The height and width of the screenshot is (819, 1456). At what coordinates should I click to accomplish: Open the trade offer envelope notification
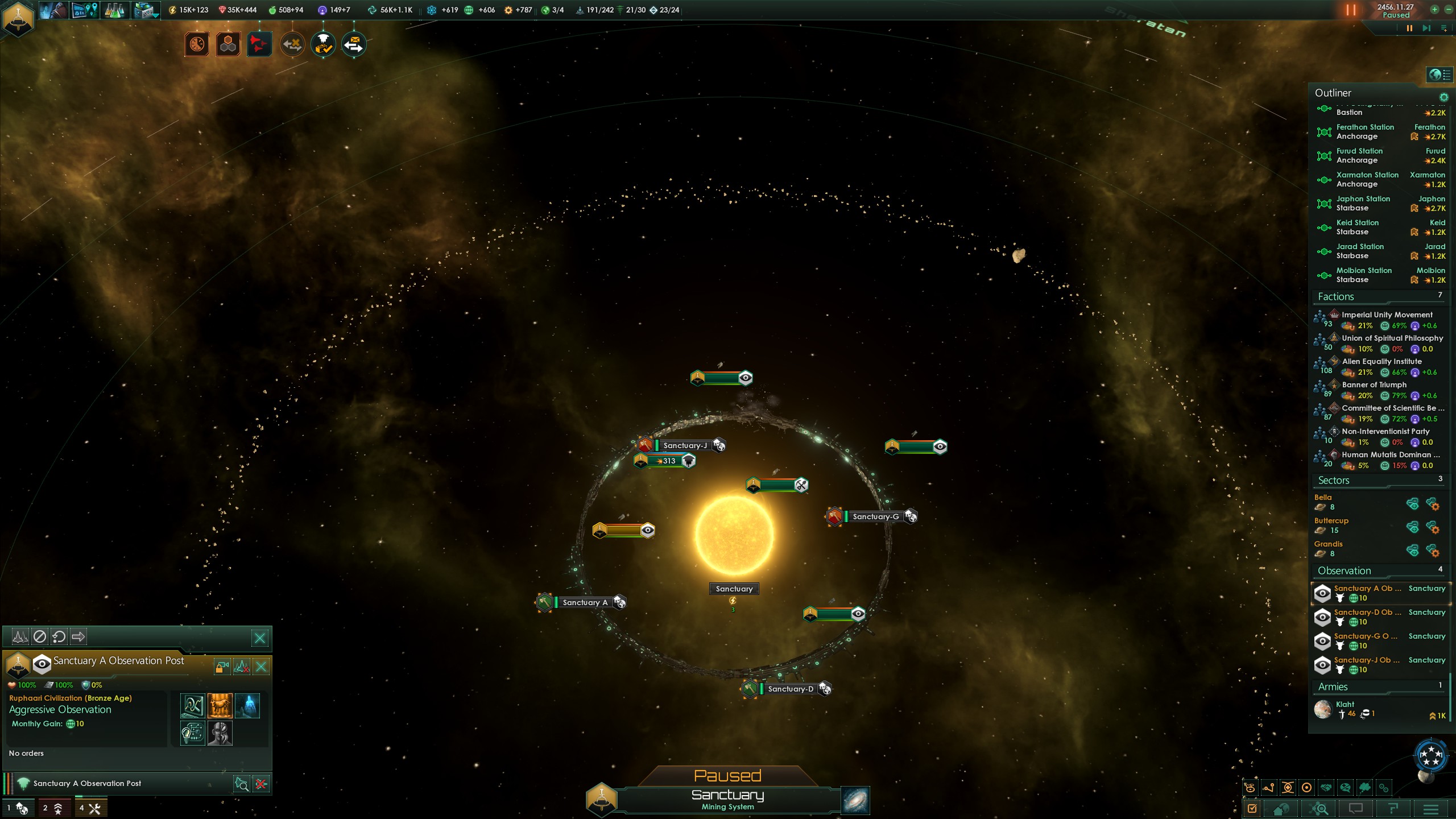354,44
